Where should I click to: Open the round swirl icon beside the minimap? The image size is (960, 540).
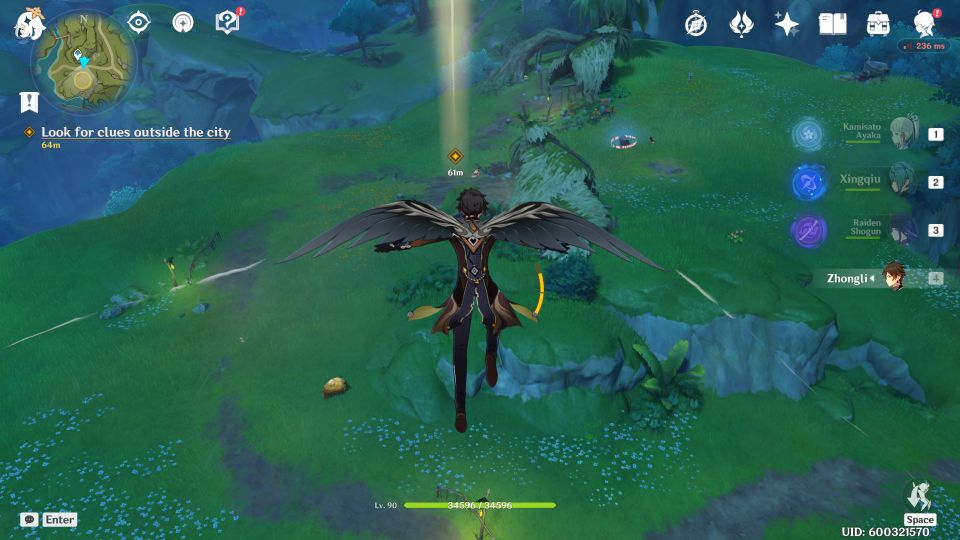183,22
